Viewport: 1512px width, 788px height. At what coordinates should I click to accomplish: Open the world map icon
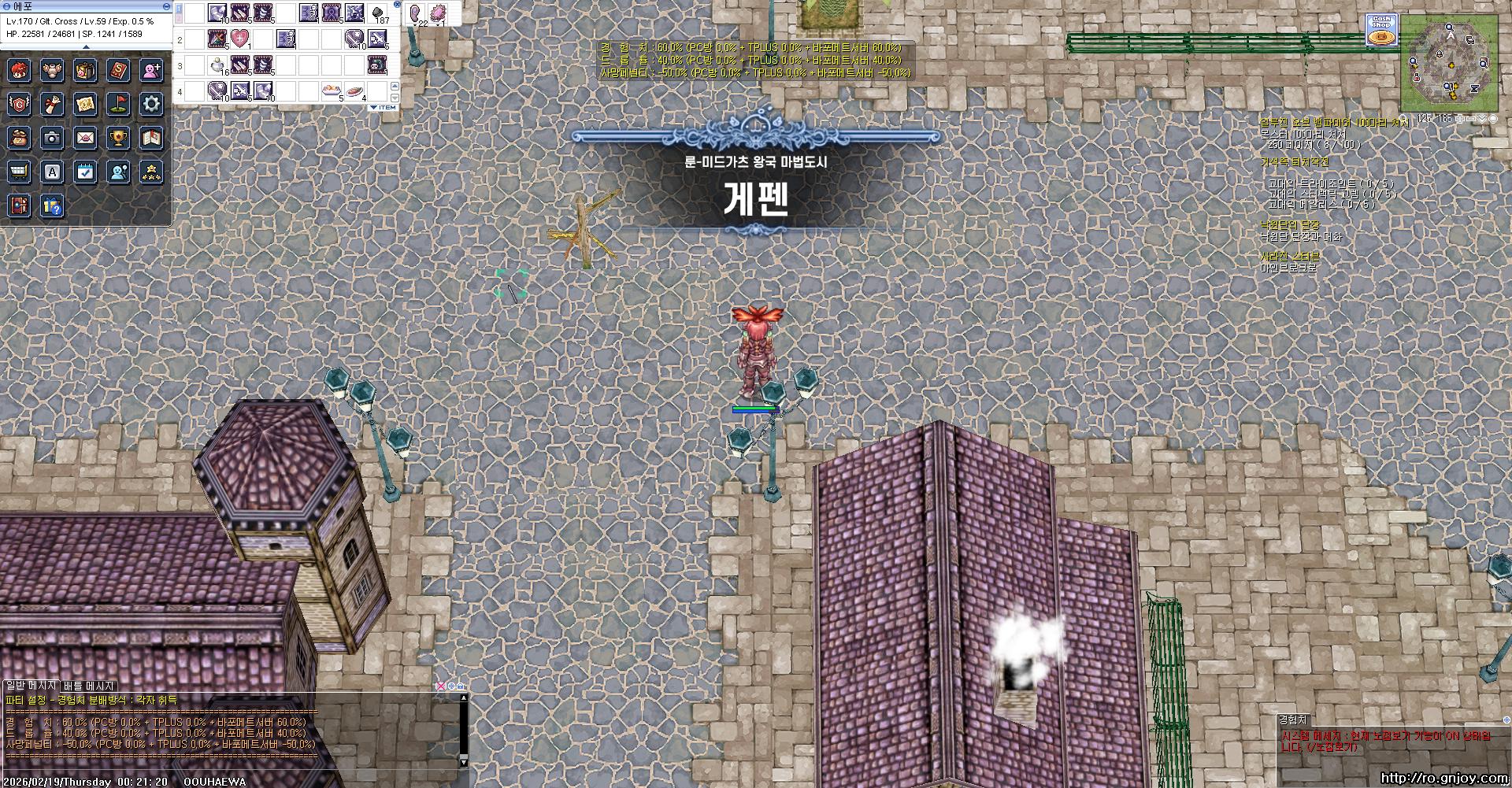click(85, 105)
